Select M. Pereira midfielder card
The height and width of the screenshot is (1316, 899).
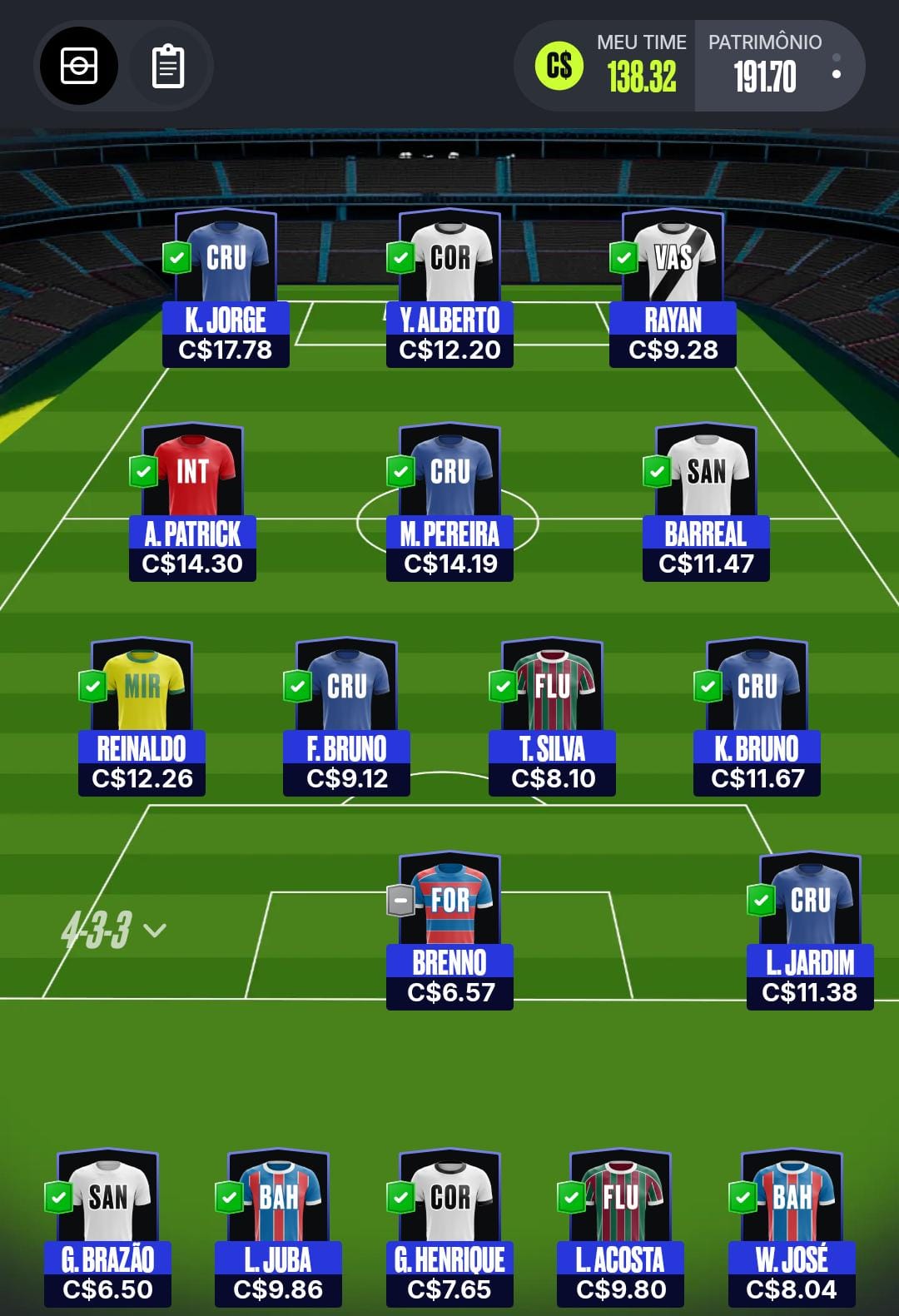(449, 502)
